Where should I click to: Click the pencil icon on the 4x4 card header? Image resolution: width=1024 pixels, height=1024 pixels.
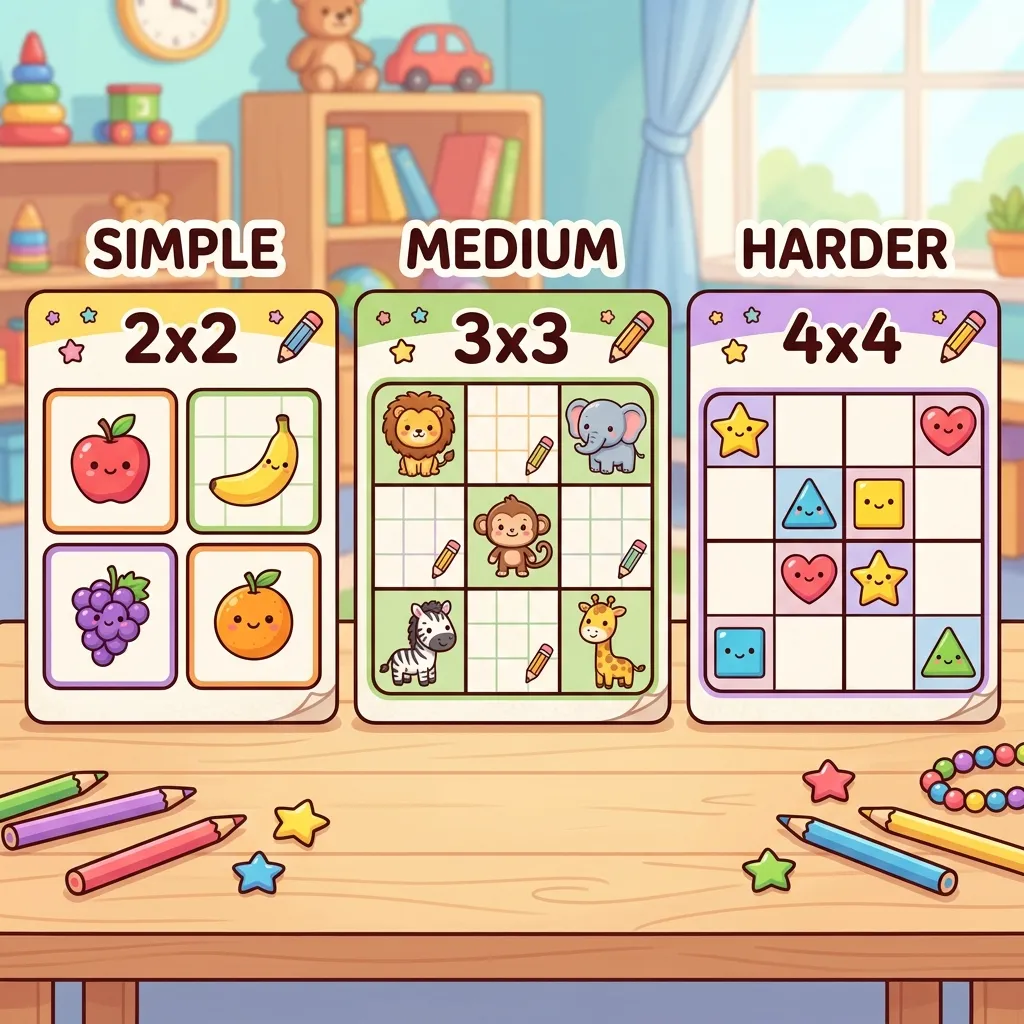tap(961, 336)
